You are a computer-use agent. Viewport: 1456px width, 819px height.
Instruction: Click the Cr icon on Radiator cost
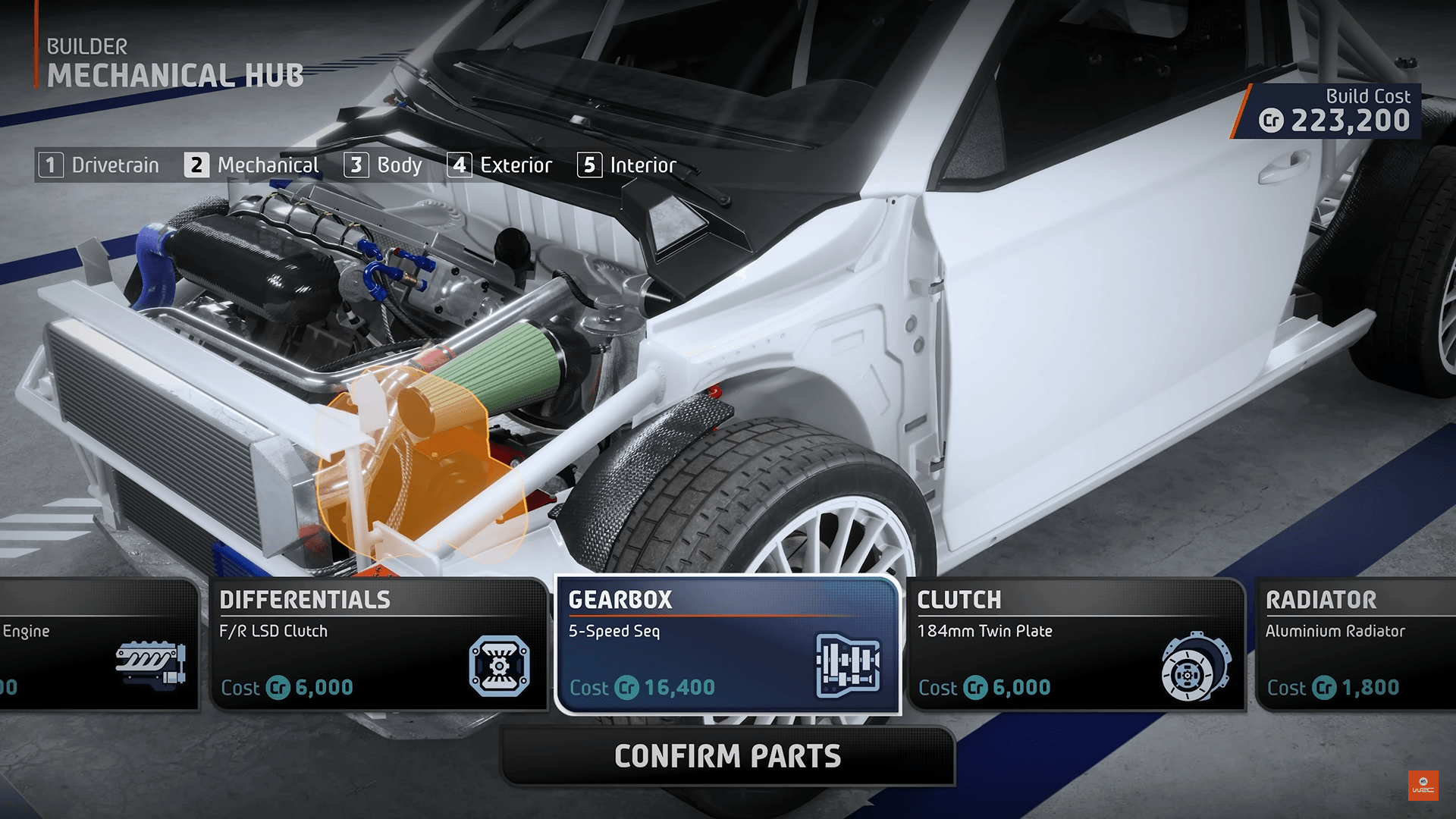click(x=1323, y=686)
